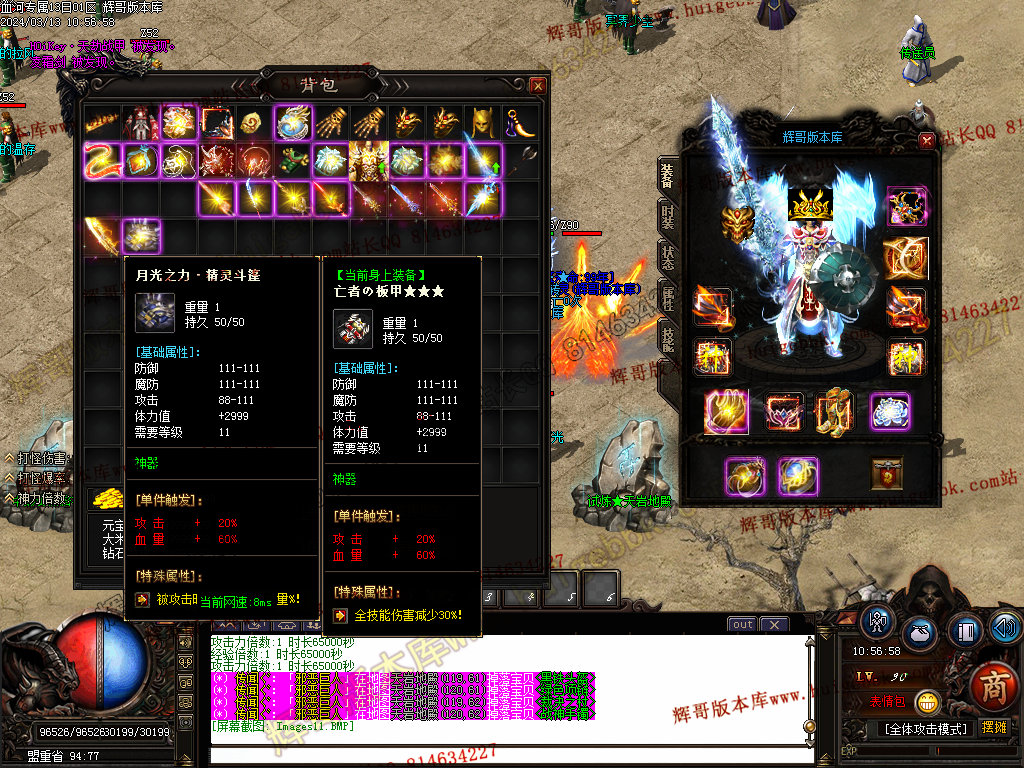The height and width of the screenshot is (768, 1024).
Task: Open the book icon in HUD
Action: [966, 632]
